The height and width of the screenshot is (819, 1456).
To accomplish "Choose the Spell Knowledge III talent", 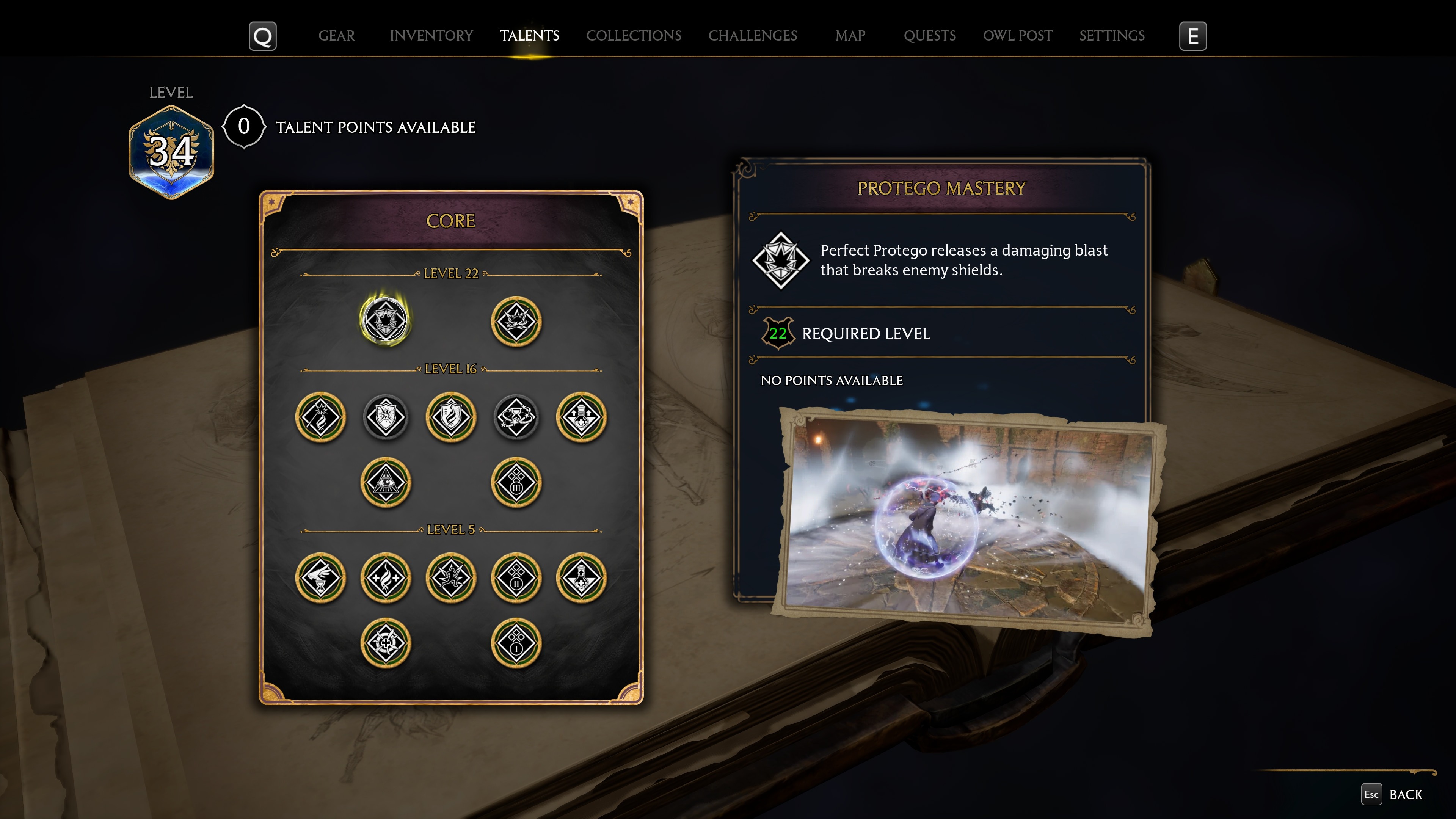I will pyautogui.click(x=516, y=482).
